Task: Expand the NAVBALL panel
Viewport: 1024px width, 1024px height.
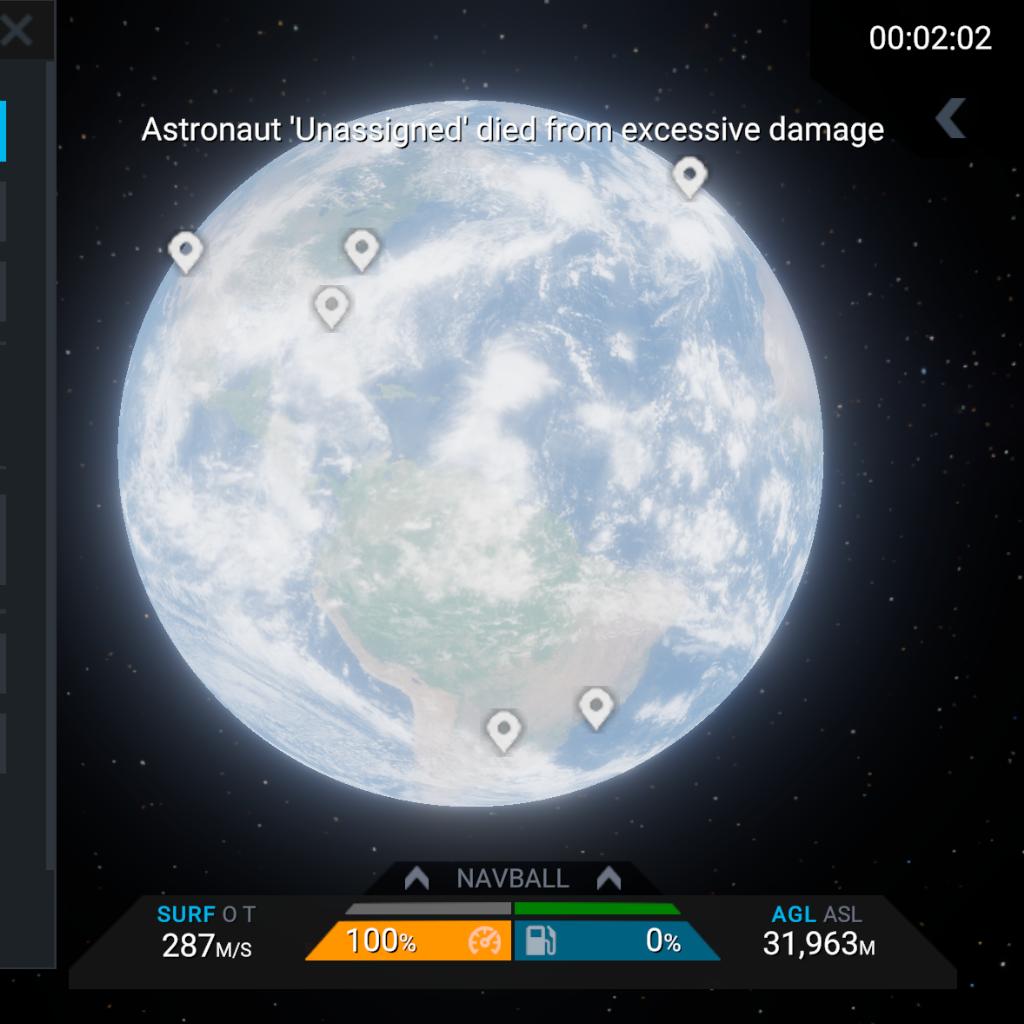Action: 512,879
